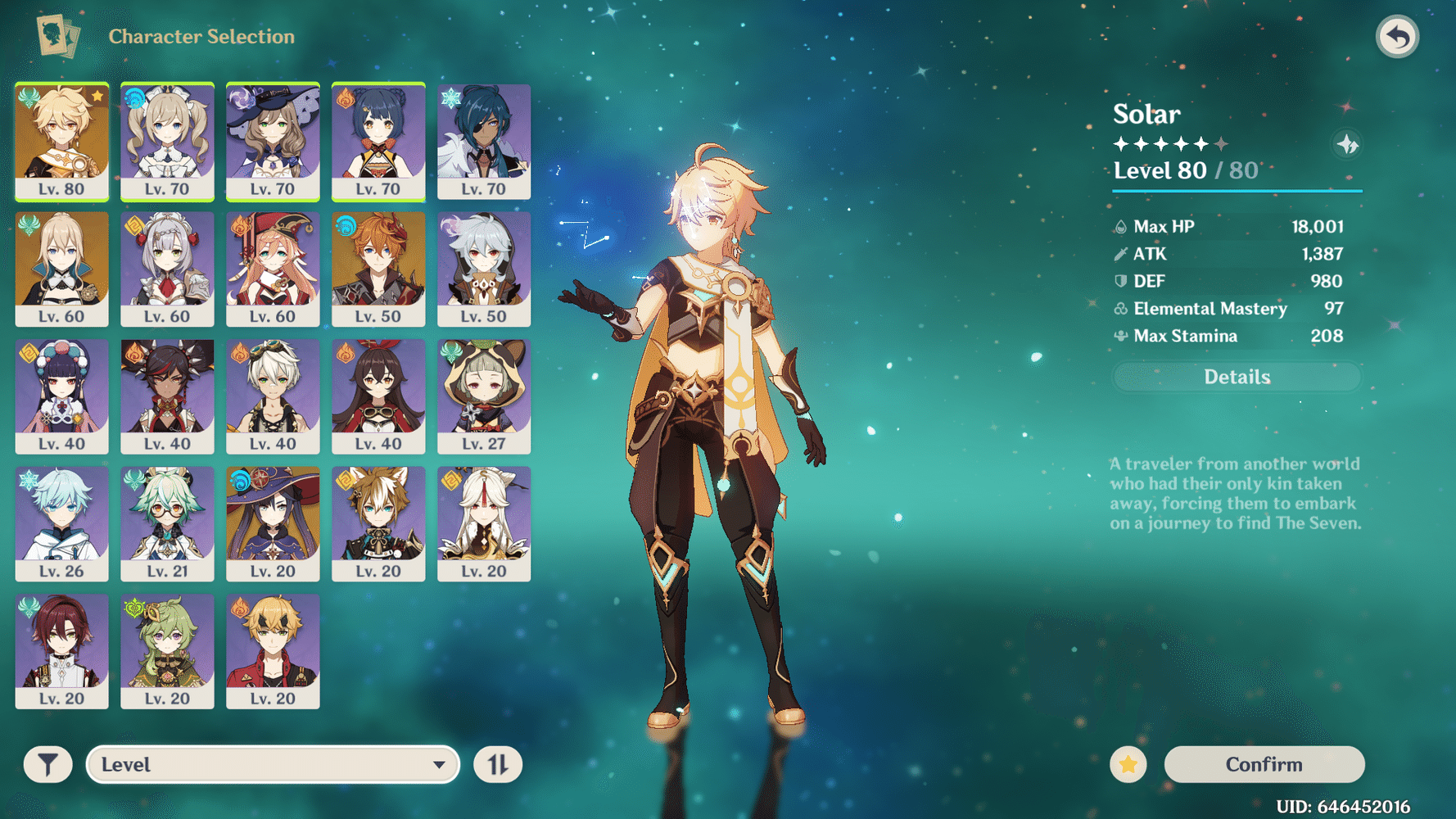This screenshot has width=1456, height=819.
Task: Pick the eyepatch character at Lv. 70
Action: [484, 141]
